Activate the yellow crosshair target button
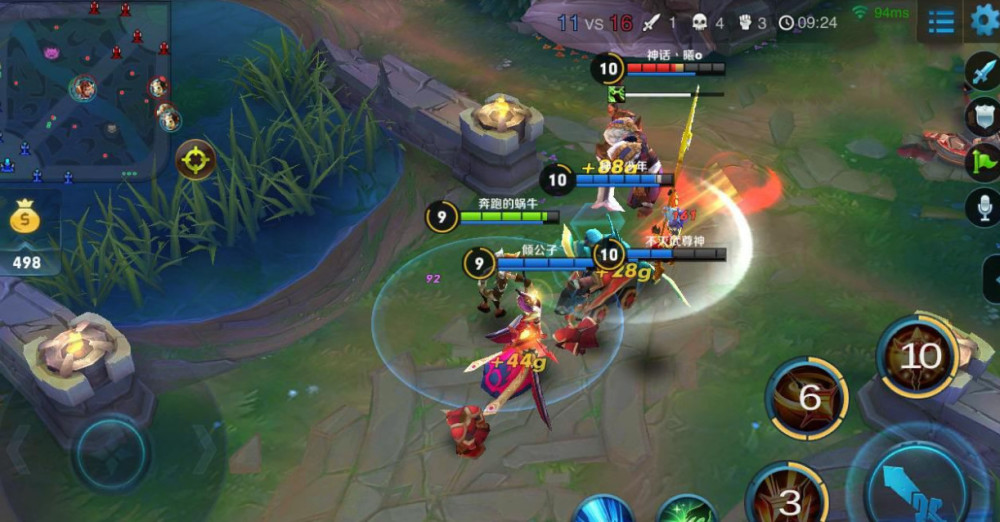This screenshot has width=1000, height=522. coord(195,159)
